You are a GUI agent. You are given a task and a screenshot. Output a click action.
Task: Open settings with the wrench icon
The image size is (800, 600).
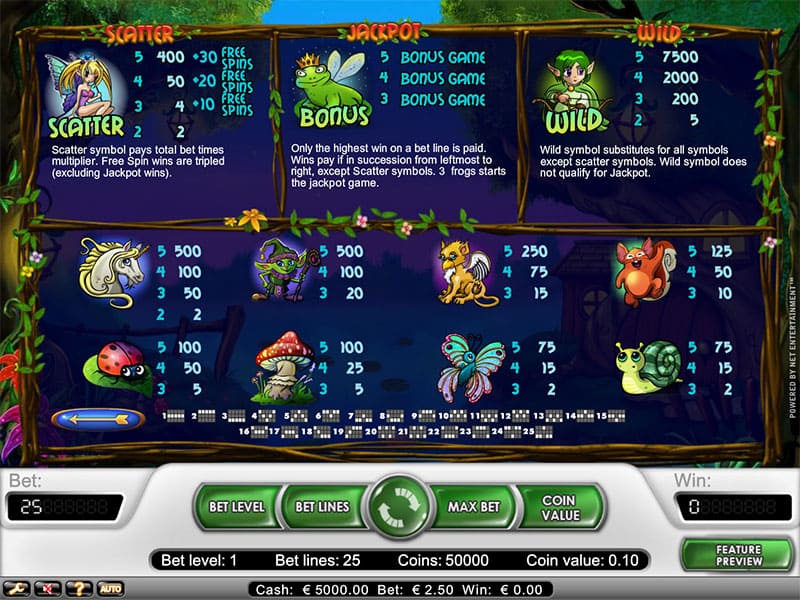click(17, 588)
